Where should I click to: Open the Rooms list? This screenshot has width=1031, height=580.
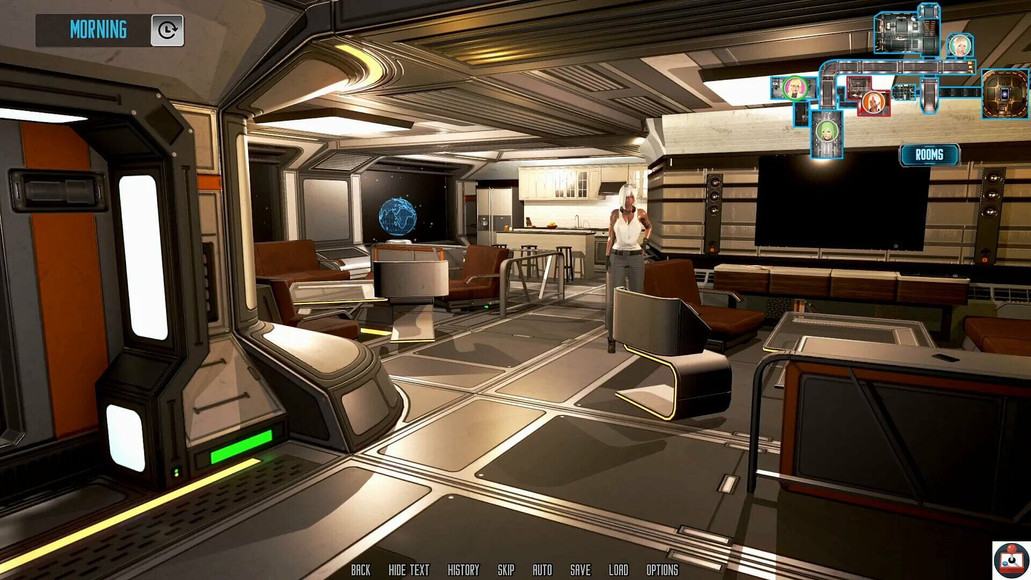pyautogui.click(x=929, y=155)
